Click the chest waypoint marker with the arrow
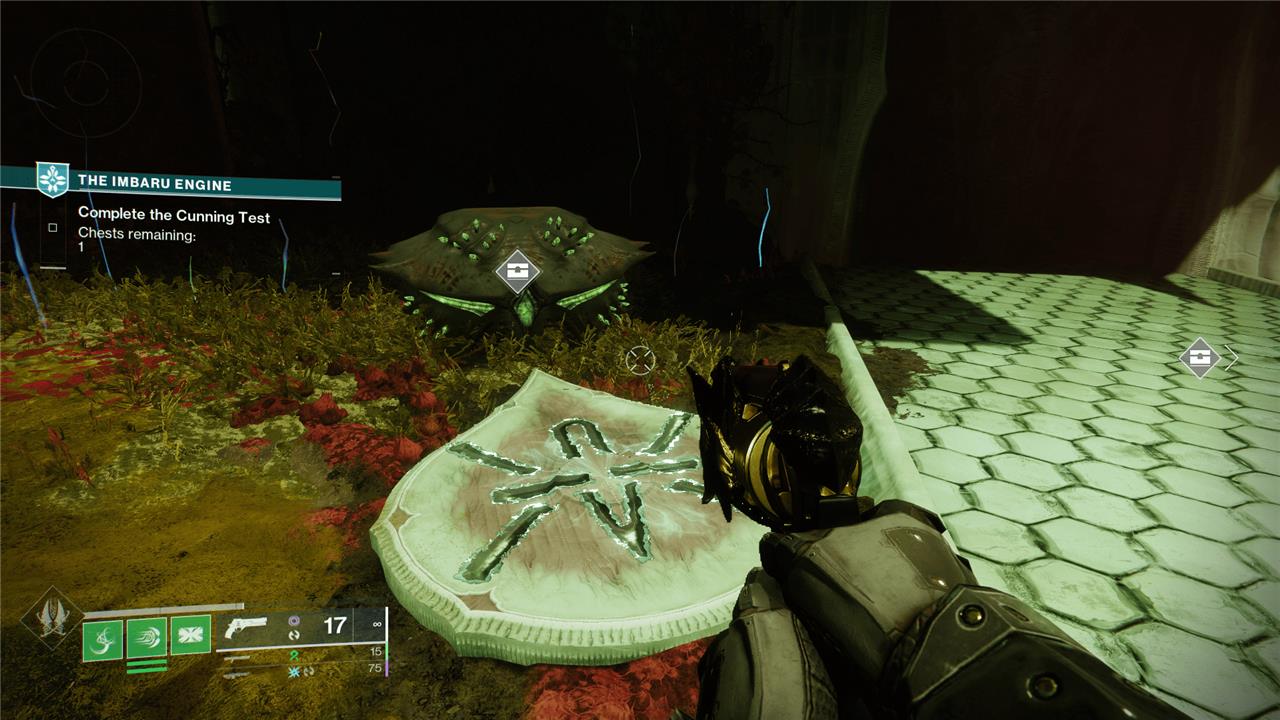This screenshot has height=720, width=1280. (x=1200, y=357)
